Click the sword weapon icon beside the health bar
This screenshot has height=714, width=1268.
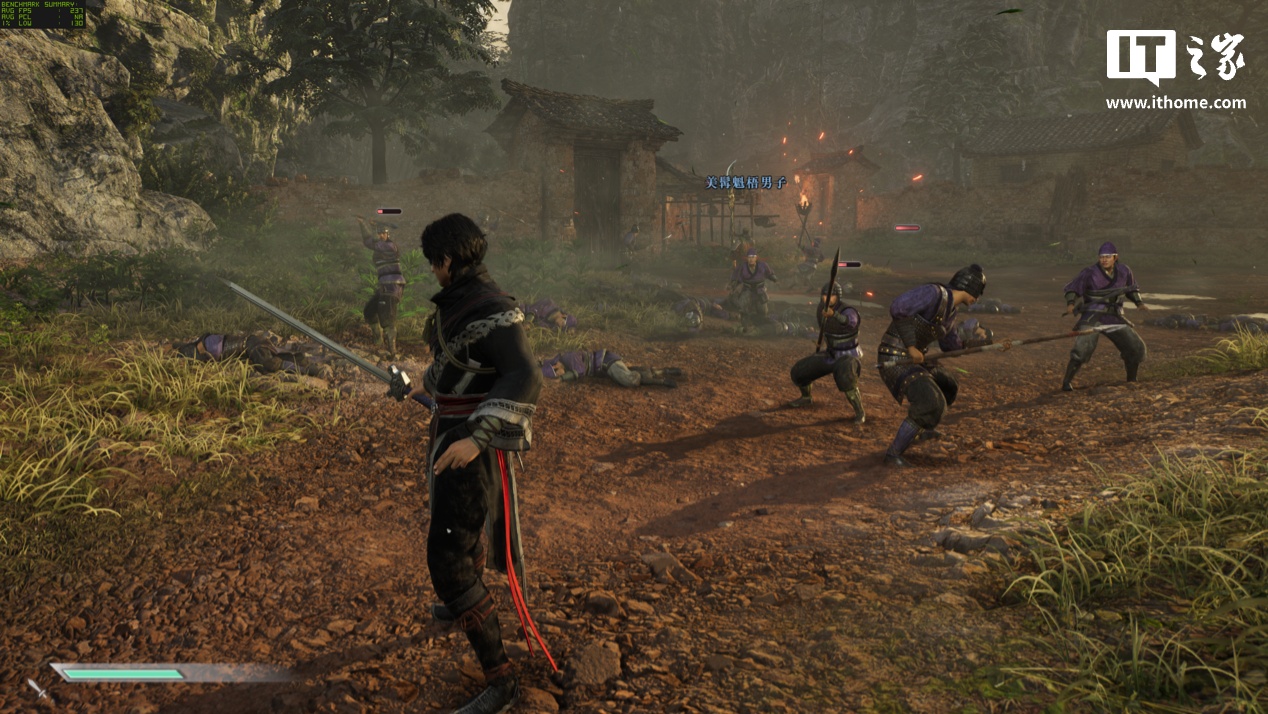coord(37,688)
